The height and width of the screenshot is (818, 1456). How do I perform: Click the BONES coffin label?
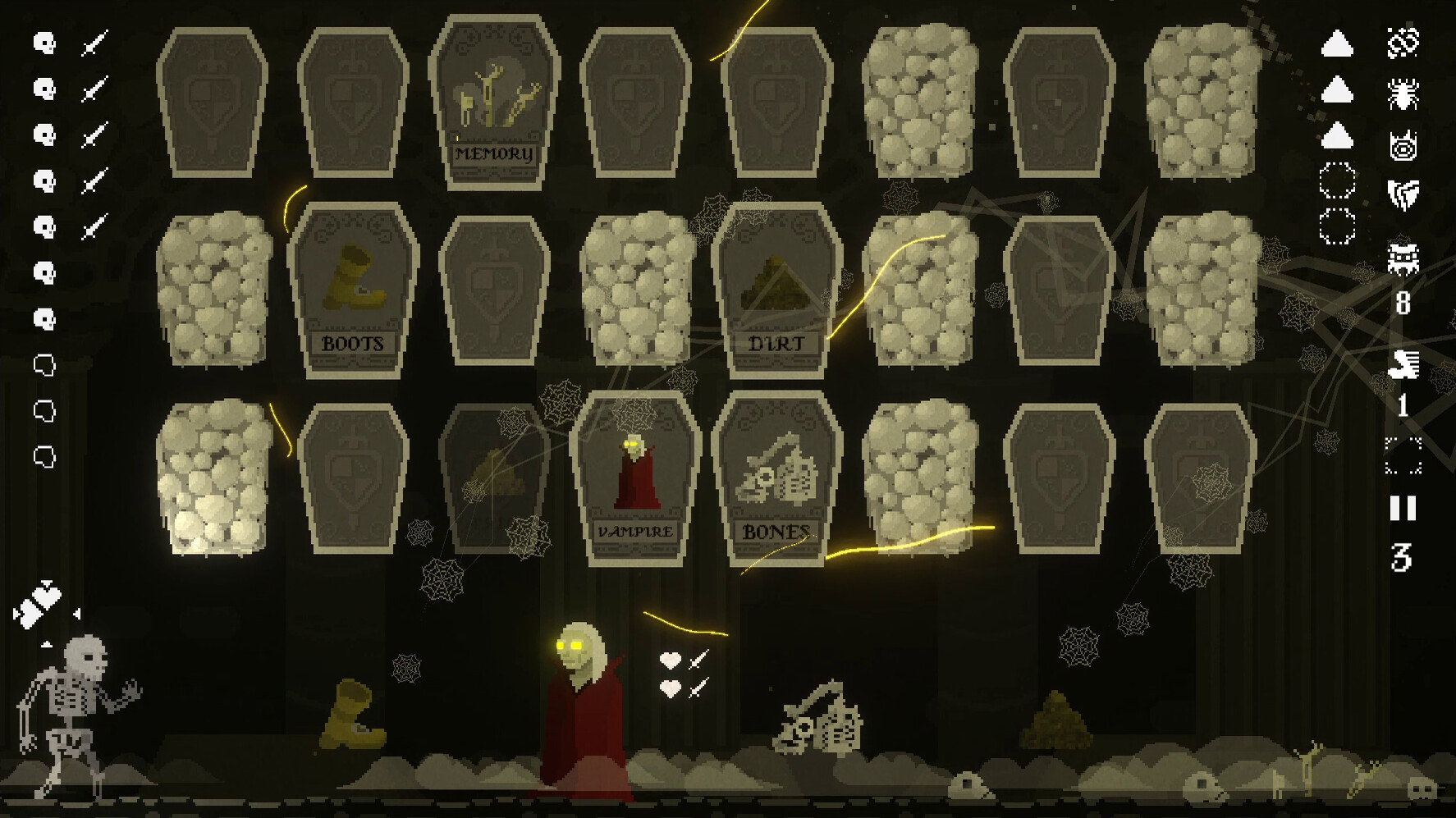775,531
